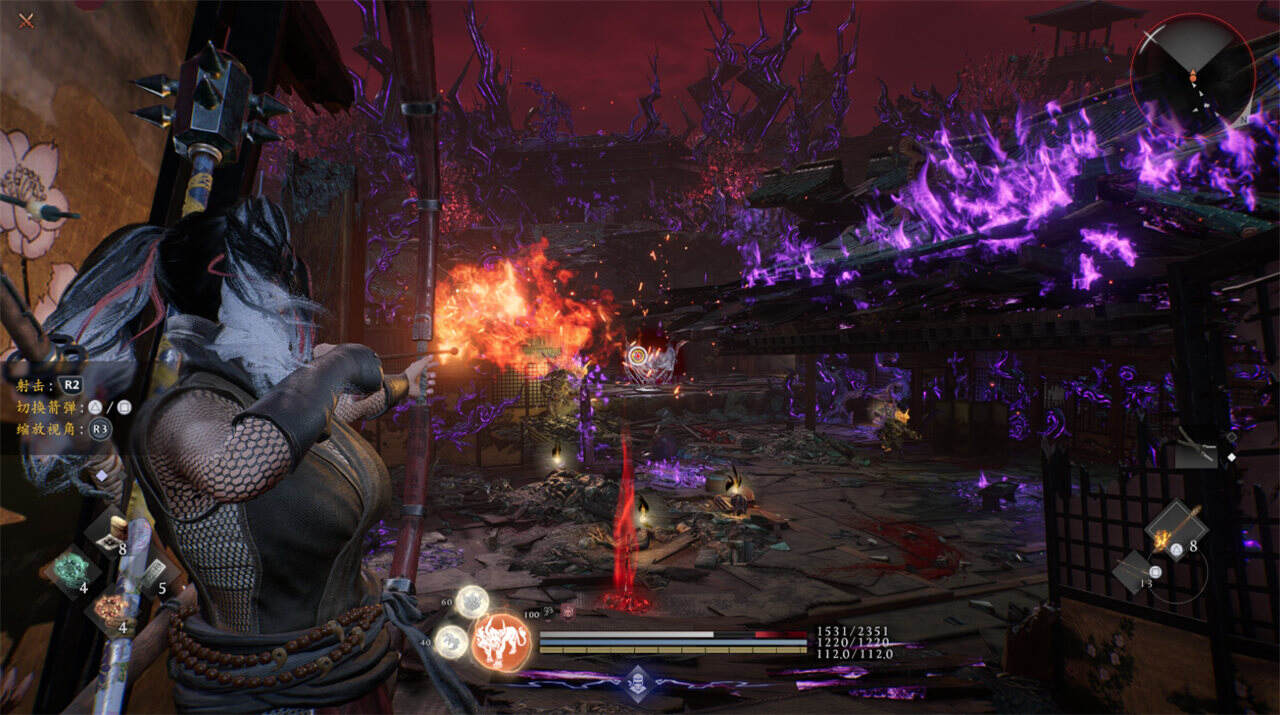Activate the orange beast guardian spirit icon
Screen dimensions: 1280x715
501,640
